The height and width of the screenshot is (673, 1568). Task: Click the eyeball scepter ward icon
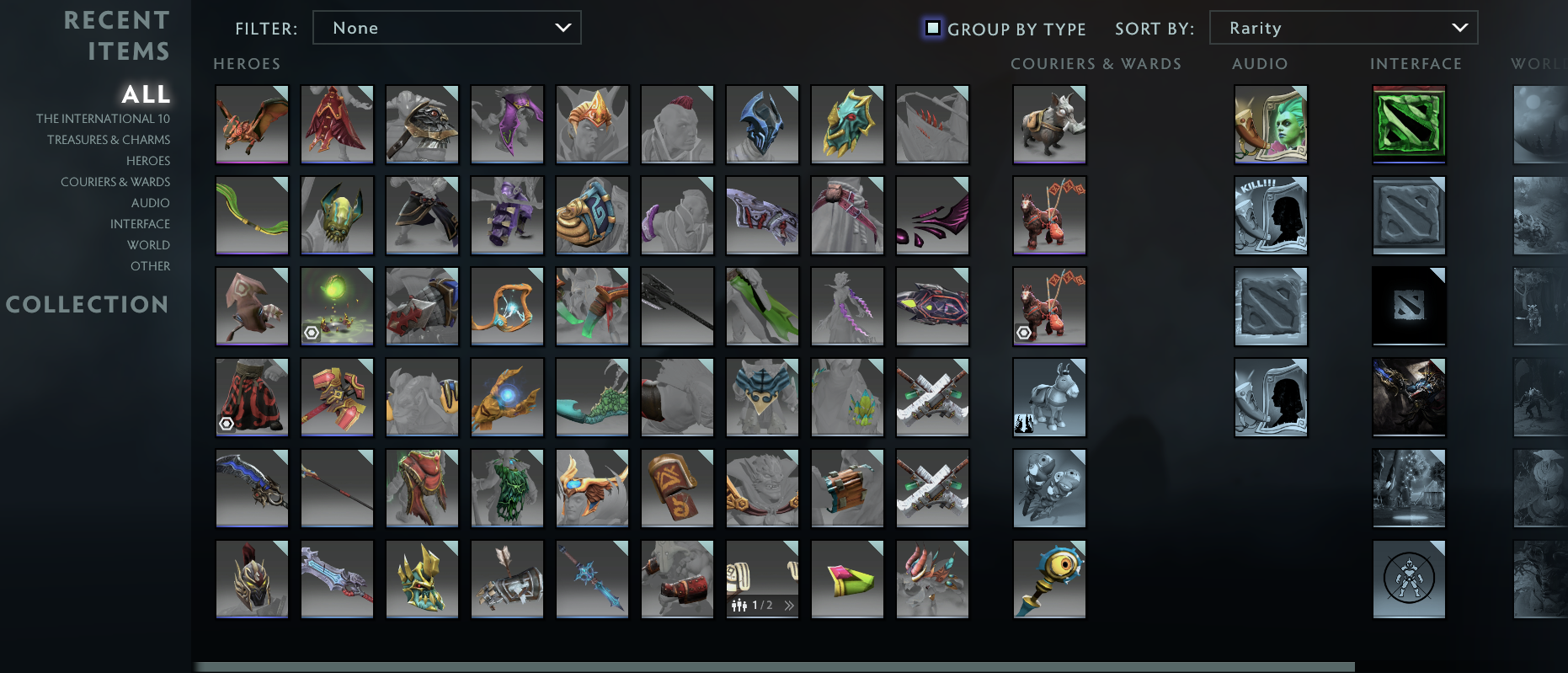[1049, 579]
